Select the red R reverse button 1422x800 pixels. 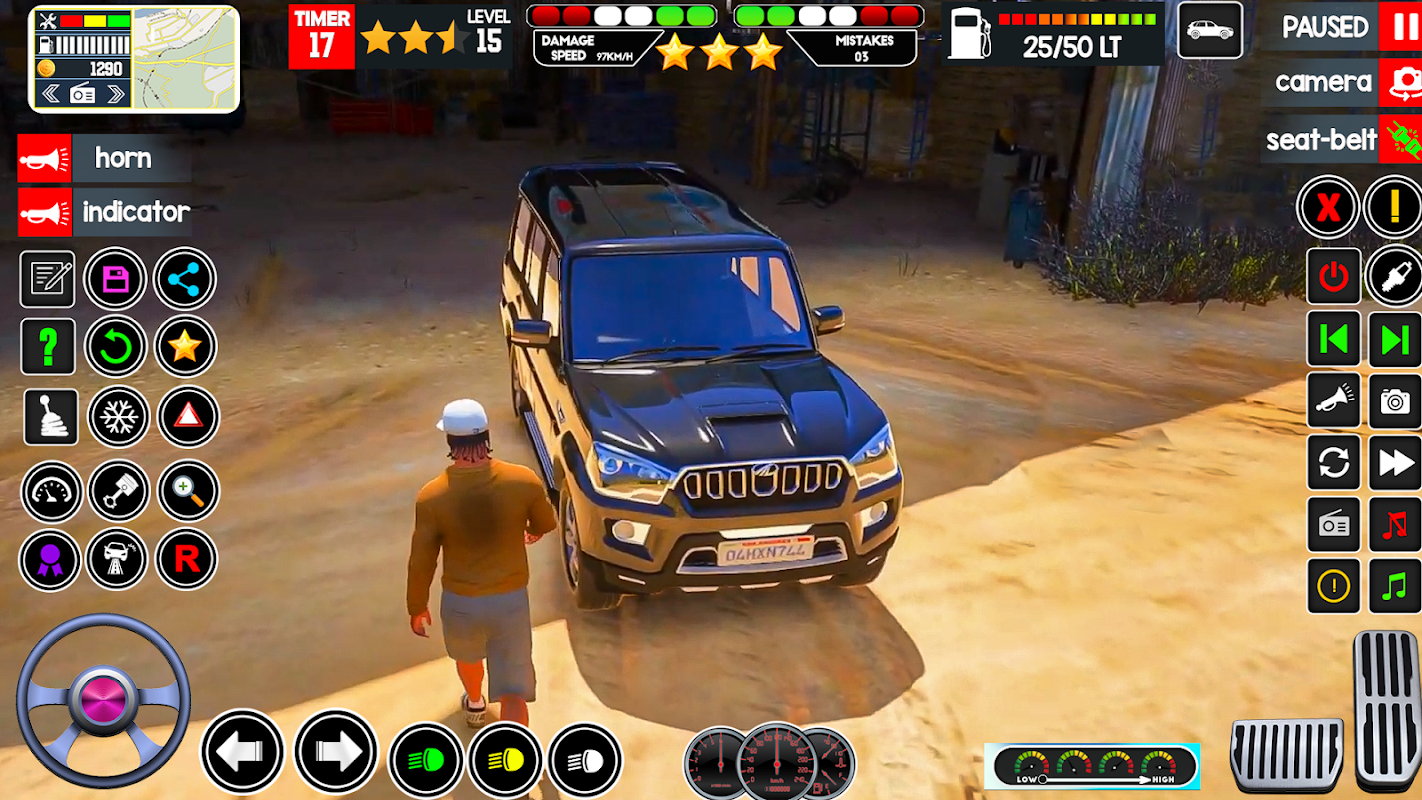click(187, 559)
